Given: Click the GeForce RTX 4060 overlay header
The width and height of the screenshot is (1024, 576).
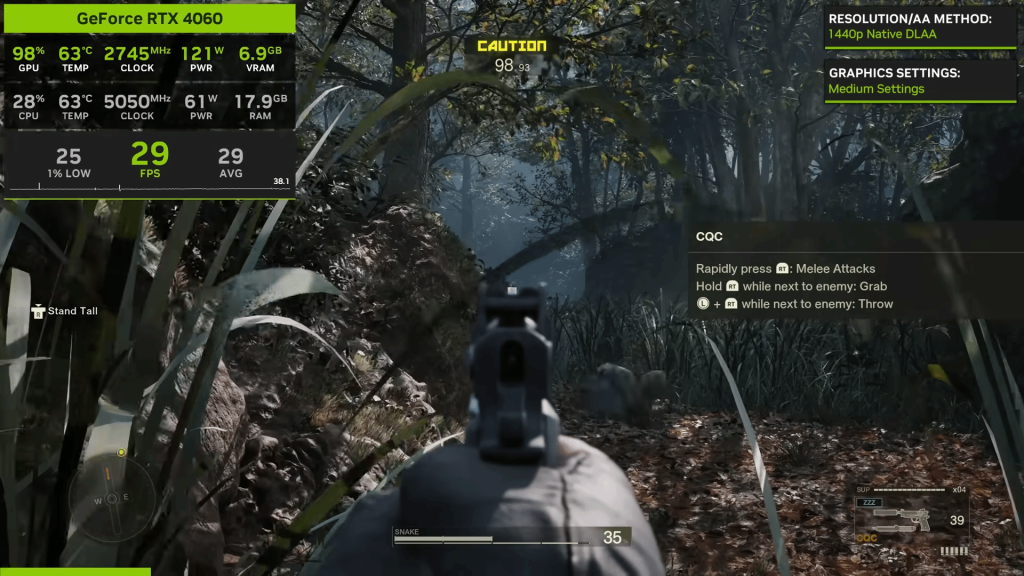Looking at the screenshot, I should [150, 18].
